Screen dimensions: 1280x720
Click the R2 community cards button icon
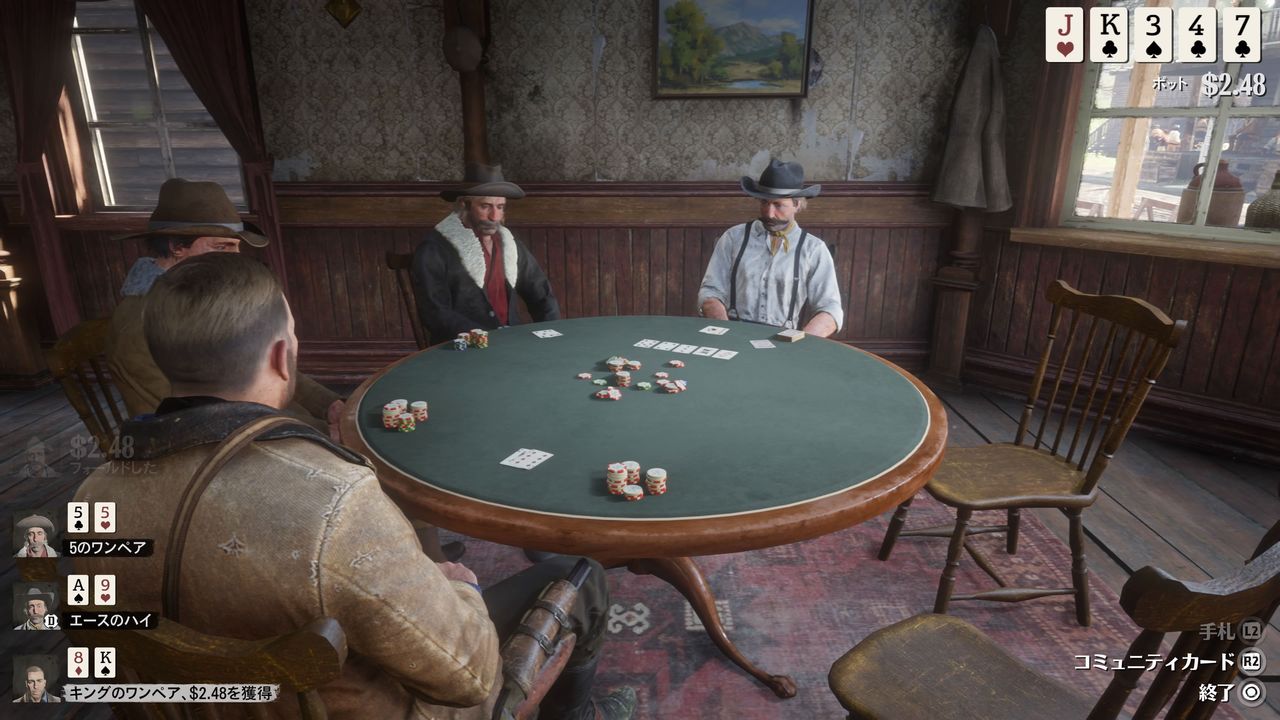1253,659
